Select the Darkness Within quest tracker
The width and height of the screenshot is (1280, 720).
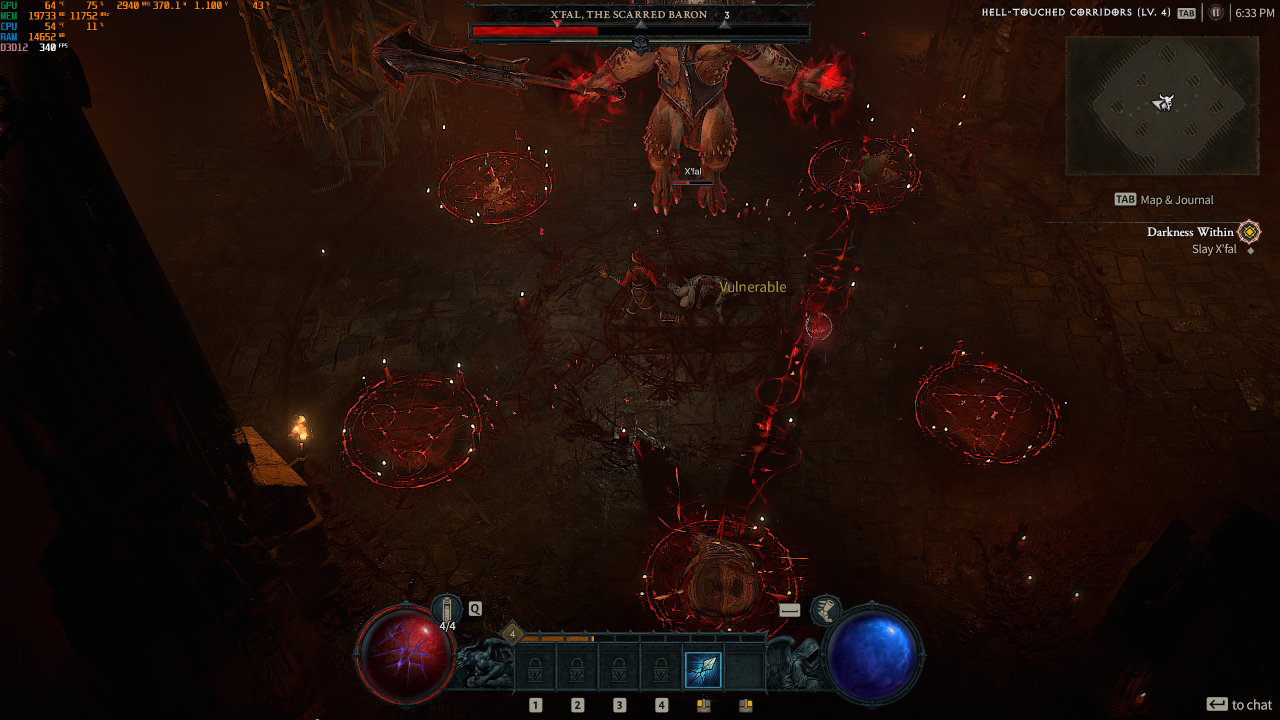click(1190, 232)
